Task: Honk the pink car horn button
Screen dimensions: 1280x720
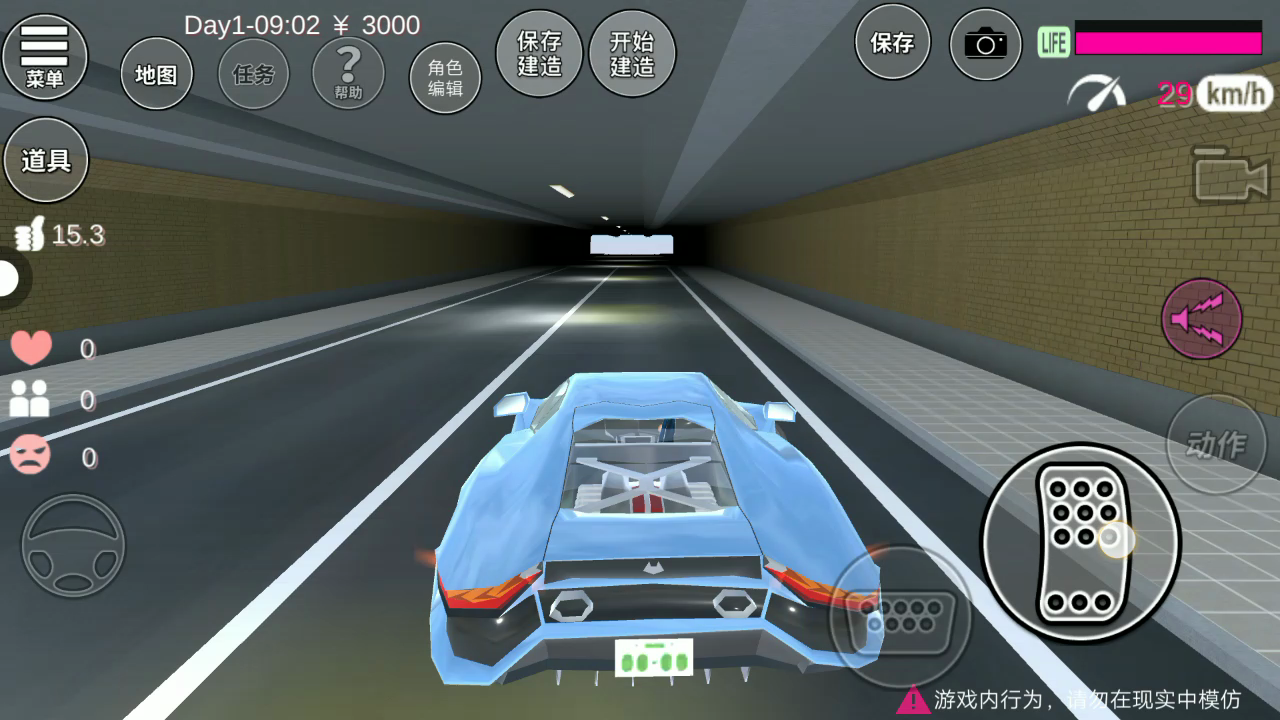Action: click(1202, 319)
